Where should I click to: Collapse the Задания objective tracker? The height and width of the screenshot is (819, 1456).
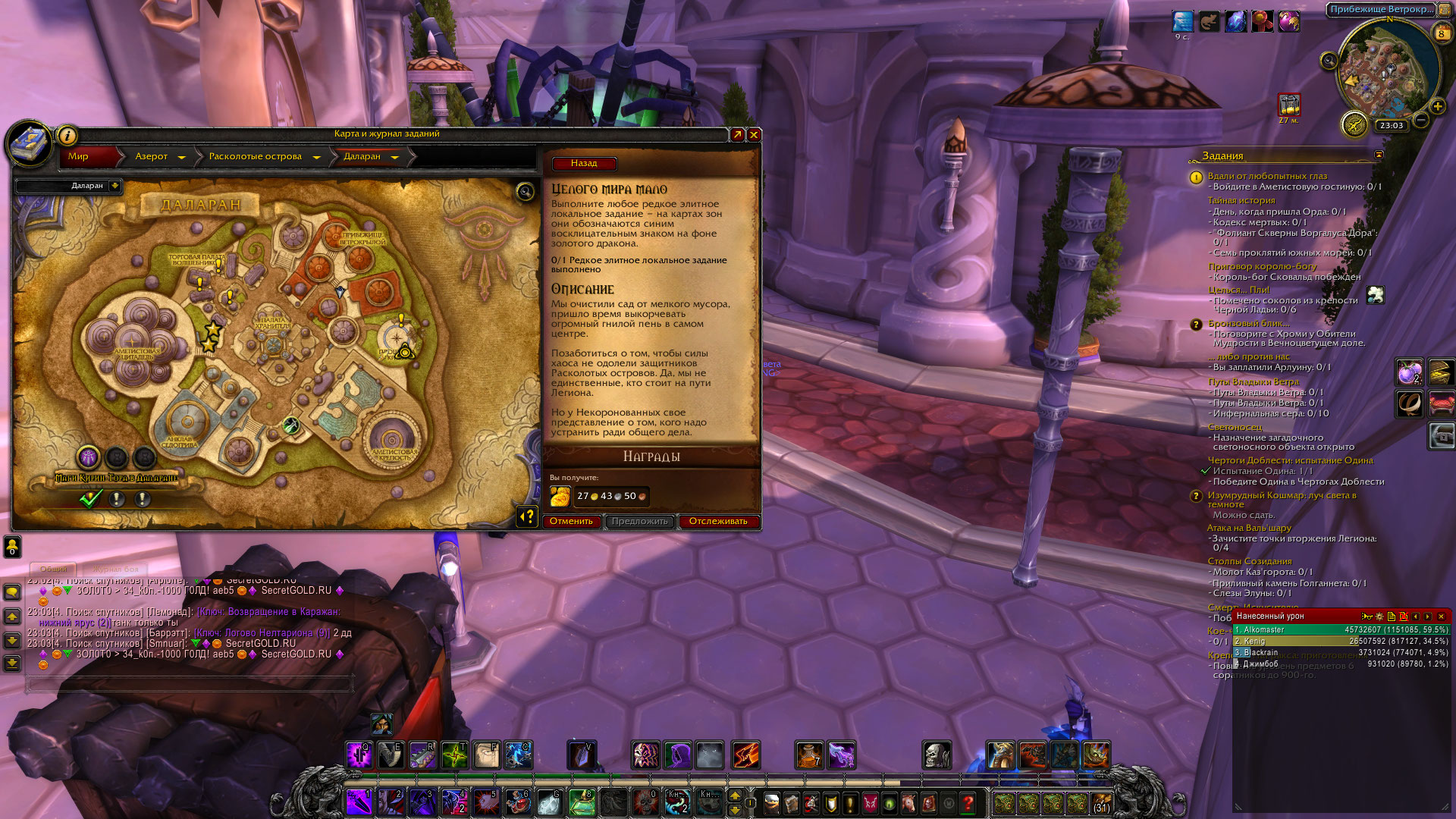coord(1379,155)
